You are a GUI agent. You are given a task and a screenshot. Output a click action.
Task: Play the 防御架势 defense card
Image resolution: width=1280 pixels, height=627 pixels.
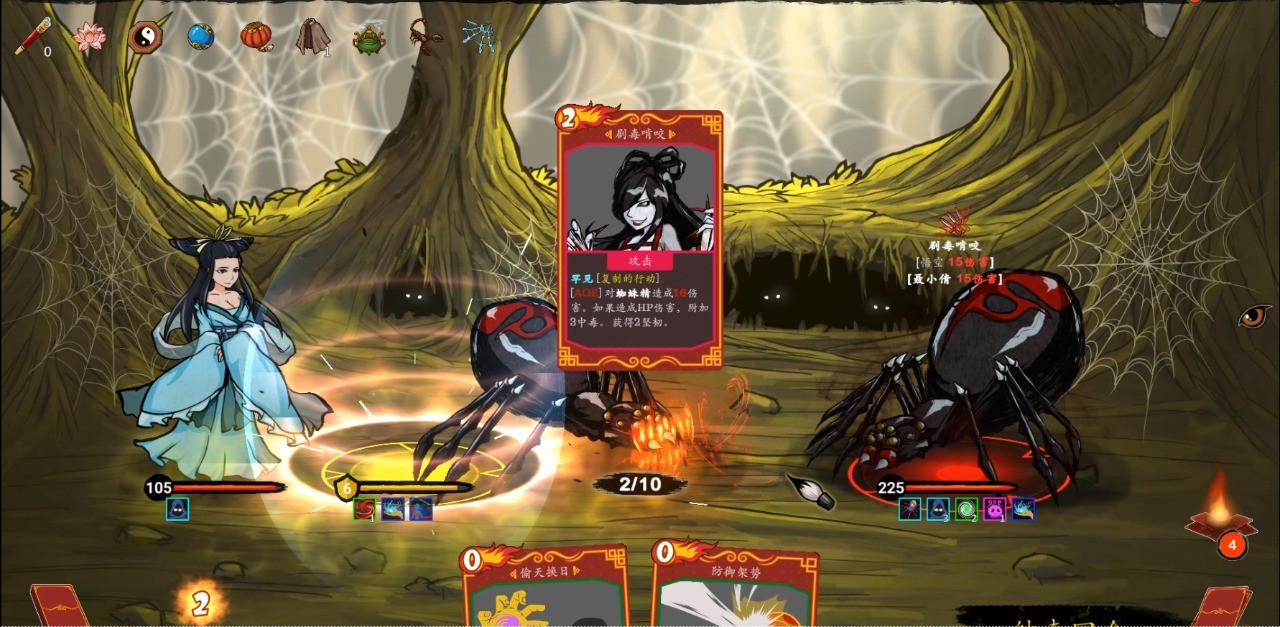(x=735, y=590)
